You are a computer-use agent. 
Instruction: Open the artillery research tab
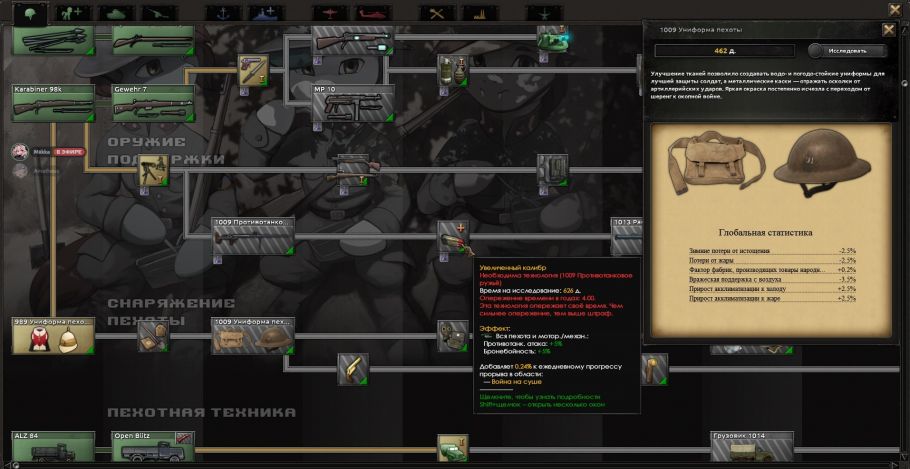click(159, 13)
